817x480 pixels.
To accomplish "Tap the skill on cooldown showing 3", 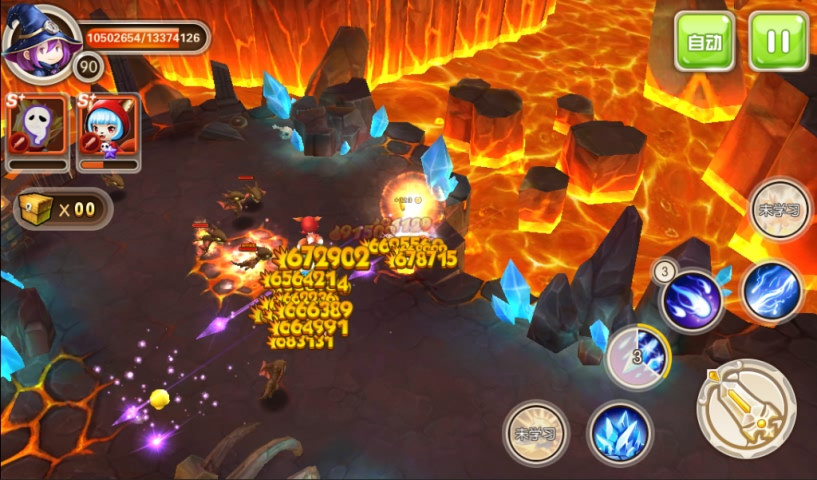I will pos(638,357).
